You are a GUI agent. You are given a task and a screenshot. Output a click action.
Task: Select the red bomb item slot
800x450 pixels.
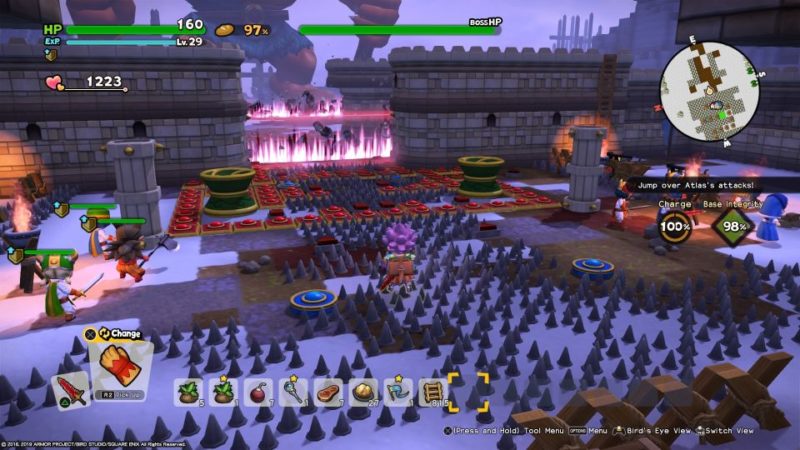(257, 391)
